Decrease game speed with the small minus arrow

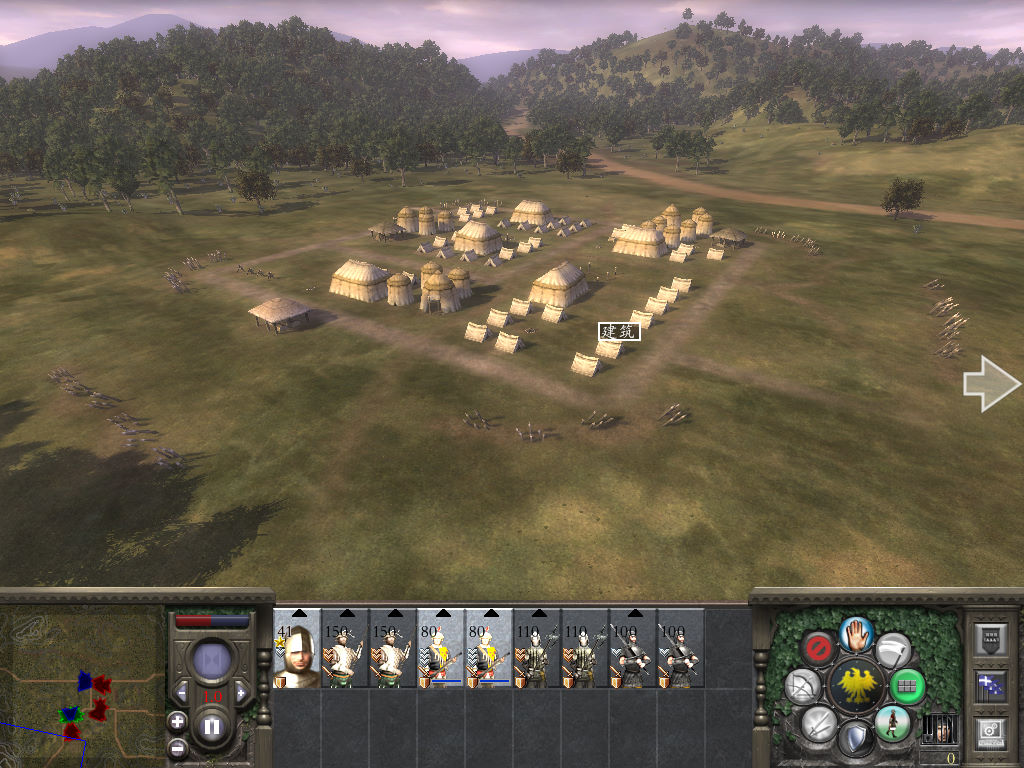tap(182, 691)
